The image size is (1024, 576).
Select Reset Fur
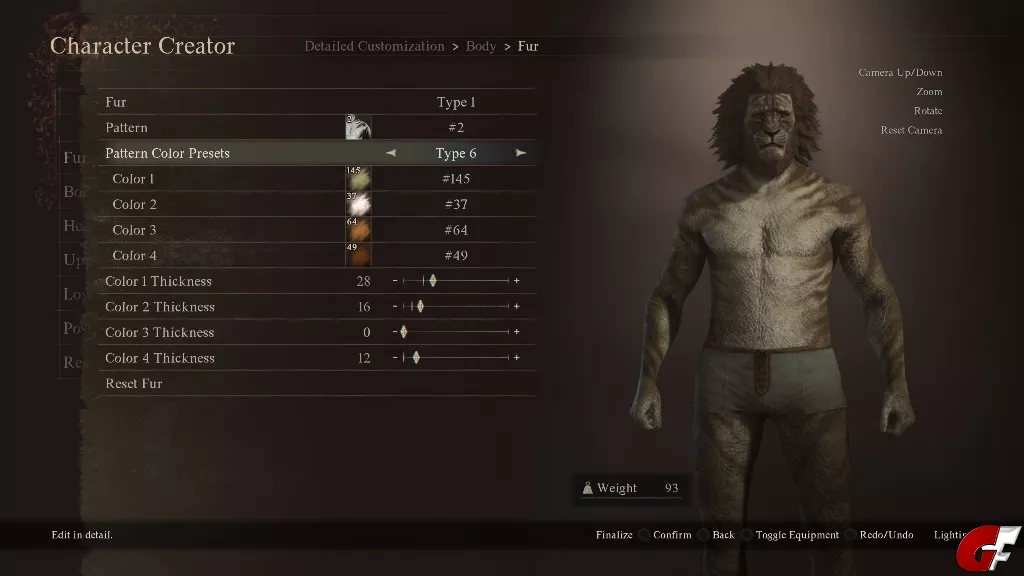point(134,384)
